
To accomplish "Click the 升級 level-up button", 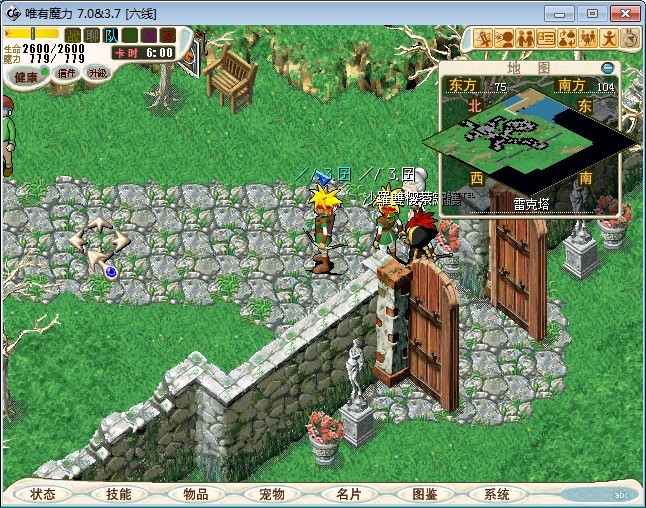I will [97, 73].
